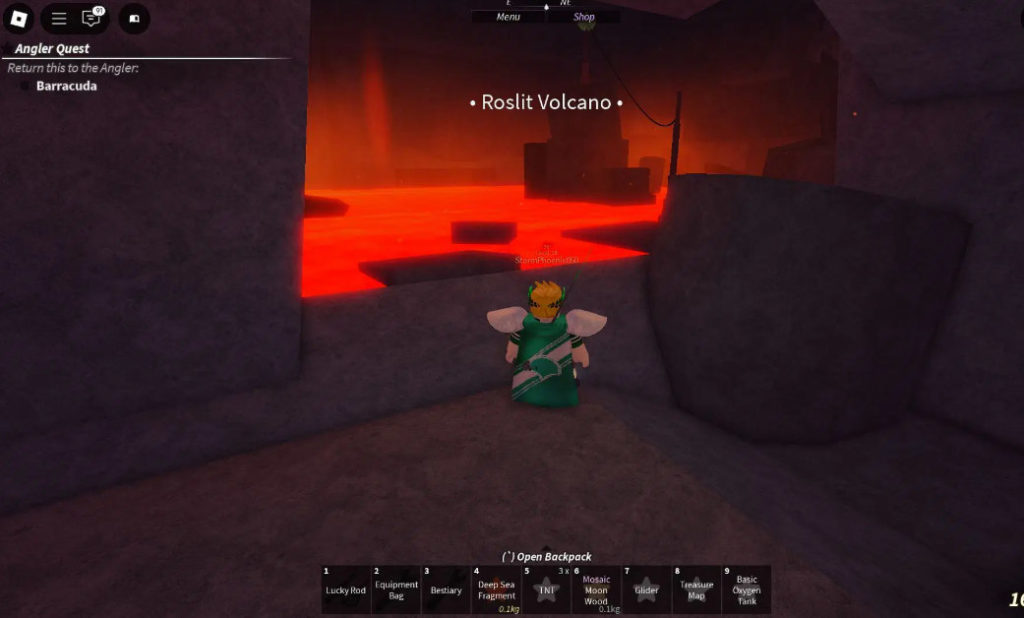Select the Mosaic Moon Wood slot

click(x=596, y=590)
